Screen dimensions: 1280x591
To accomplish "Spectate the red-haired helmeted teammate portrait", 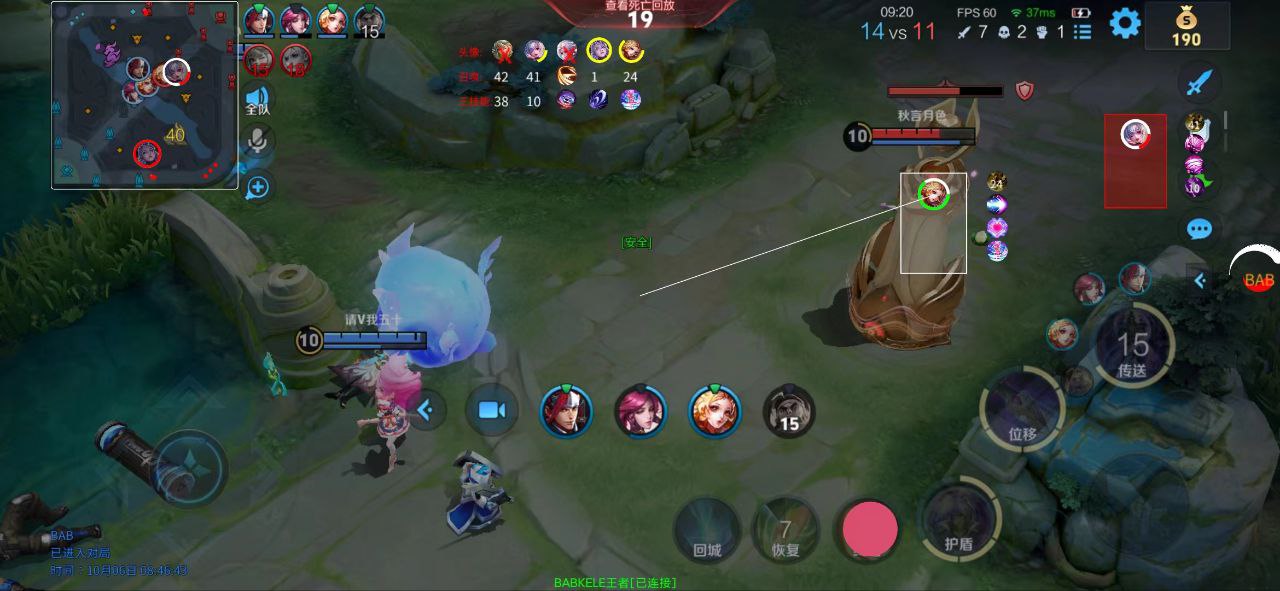I will pos(566,411).
